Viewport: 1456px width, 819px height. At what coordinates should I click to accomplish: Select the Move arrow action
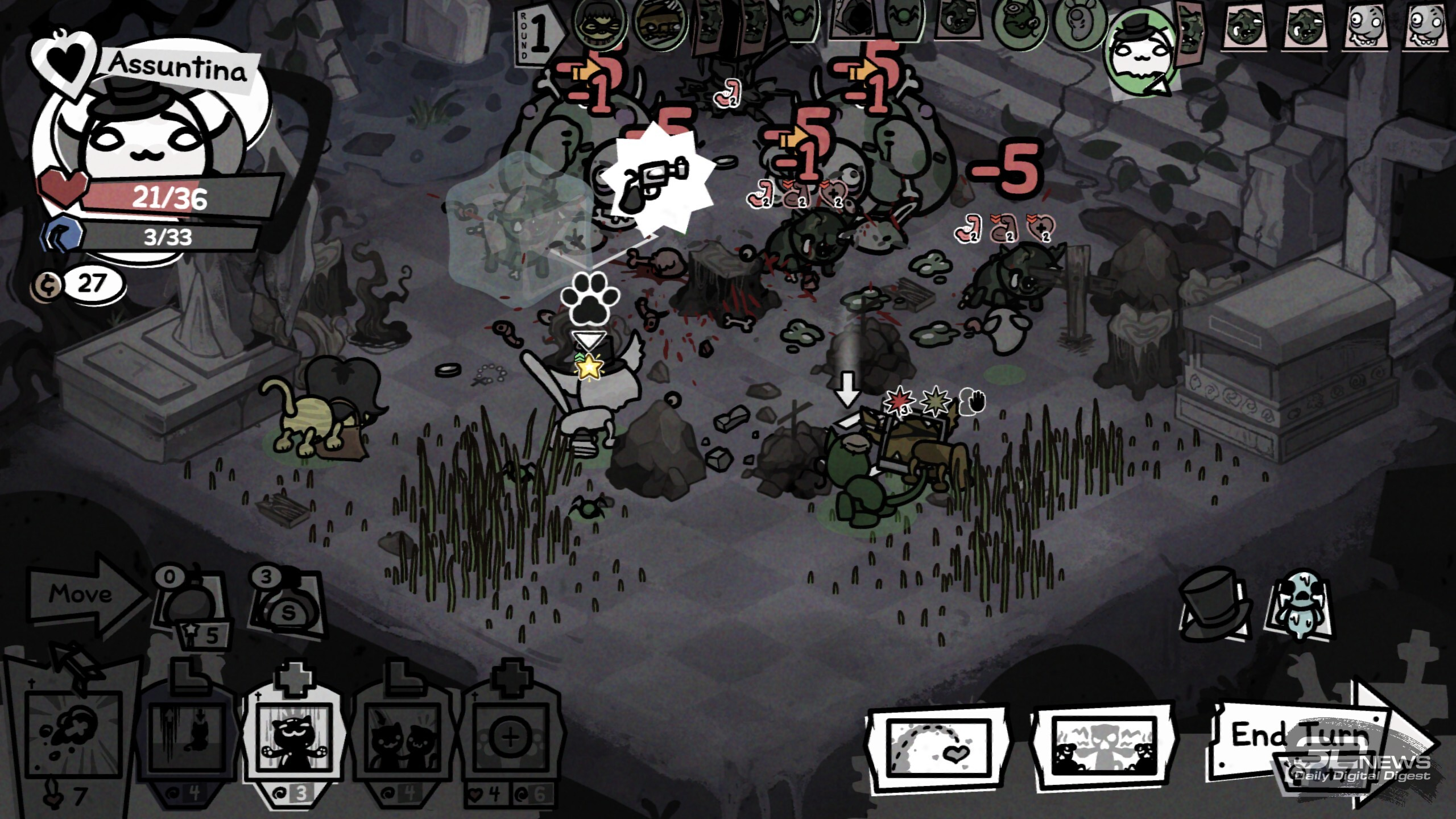(x=85, y=594)
